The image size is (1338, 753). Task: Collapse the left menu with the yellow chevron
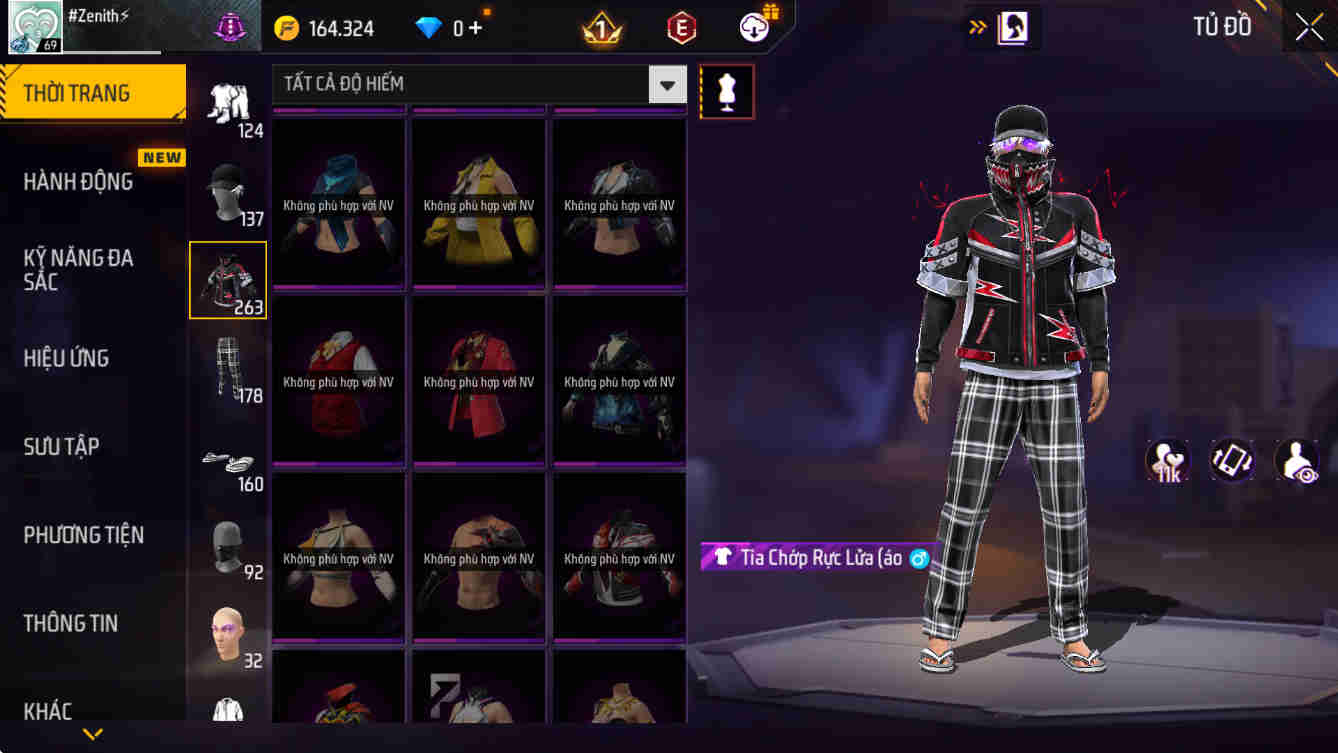pos(93,734)
